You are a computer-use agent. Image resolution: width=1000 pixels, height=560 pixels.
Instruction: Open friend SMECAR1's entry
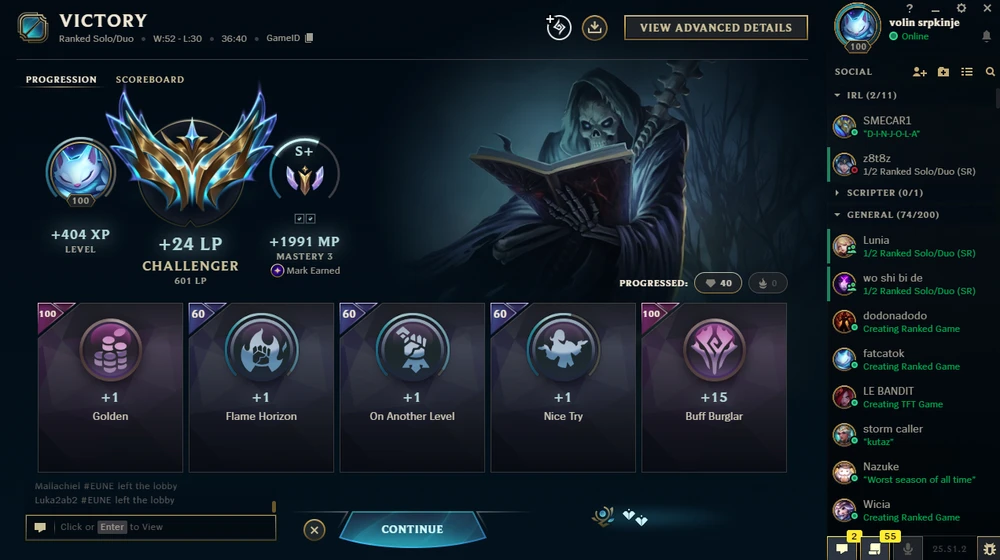click(x=900, y=126)
